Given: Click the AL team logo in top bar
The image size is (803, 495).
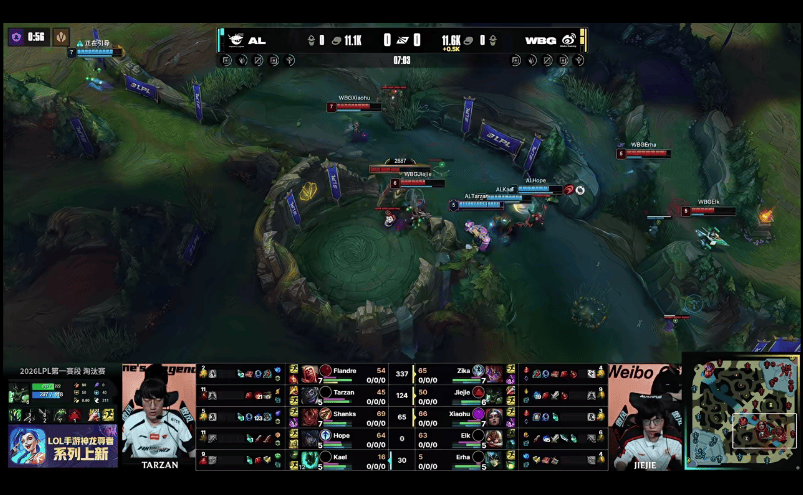Looking at the screenshot, I should [236, 40].
